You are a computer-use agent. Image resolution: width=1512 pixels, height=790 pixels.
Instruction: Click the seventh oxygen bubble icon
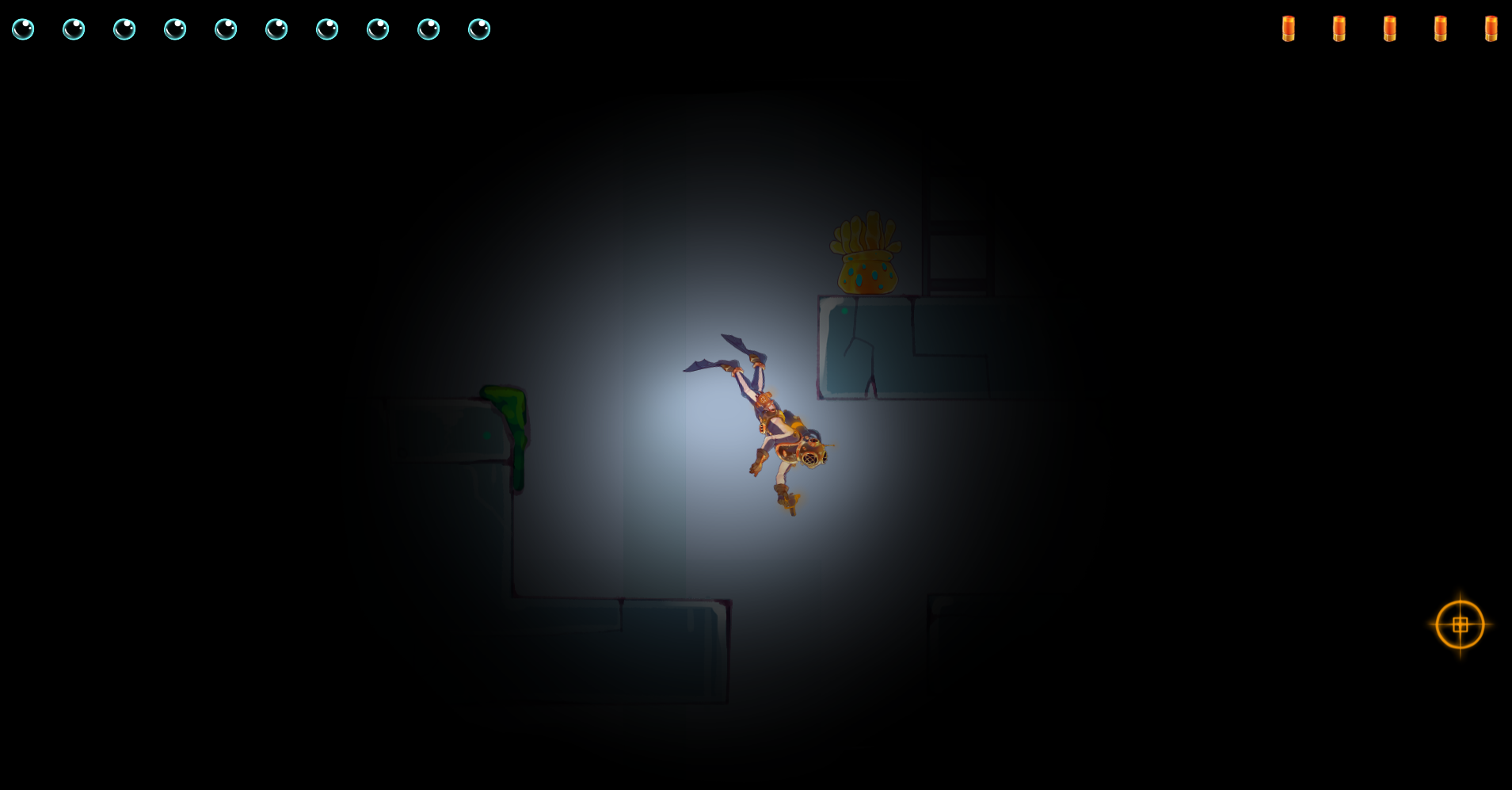pos(328,29)
